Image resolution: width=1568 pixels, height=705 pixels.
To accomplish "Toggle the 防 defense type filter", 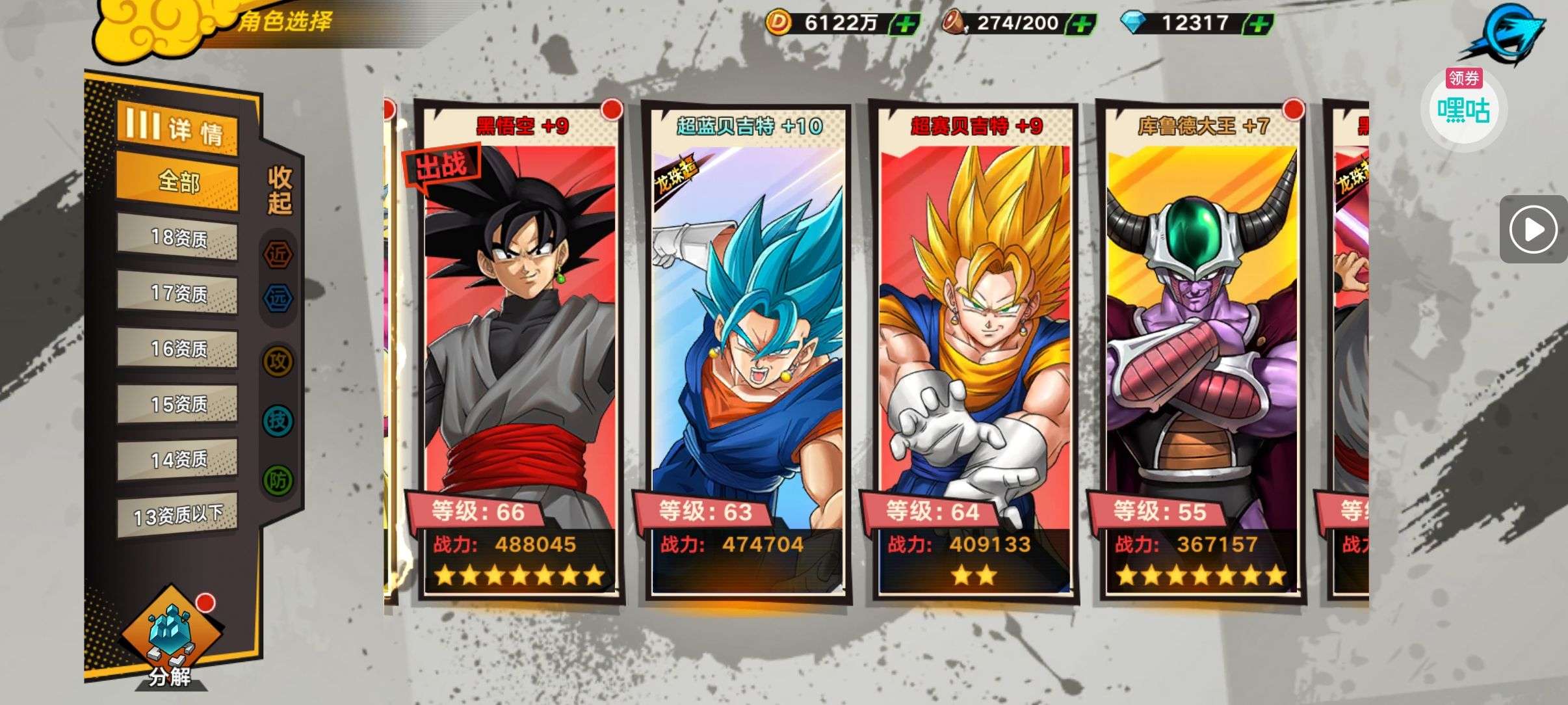I will pyautogui.click(x=278, y=480).
